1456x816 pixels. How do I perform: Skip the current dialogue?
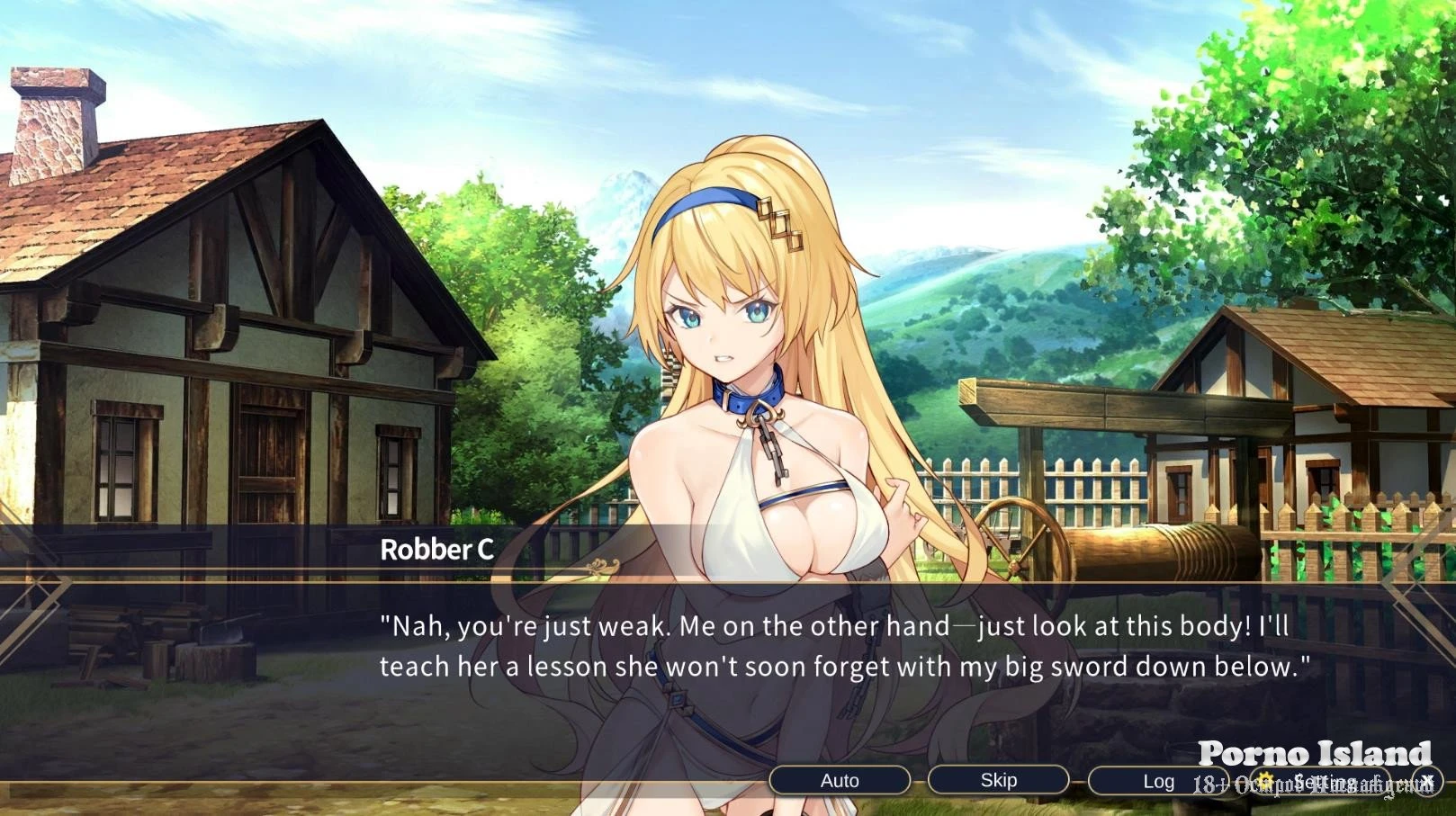pyautogui.click(x=998, y=781)
